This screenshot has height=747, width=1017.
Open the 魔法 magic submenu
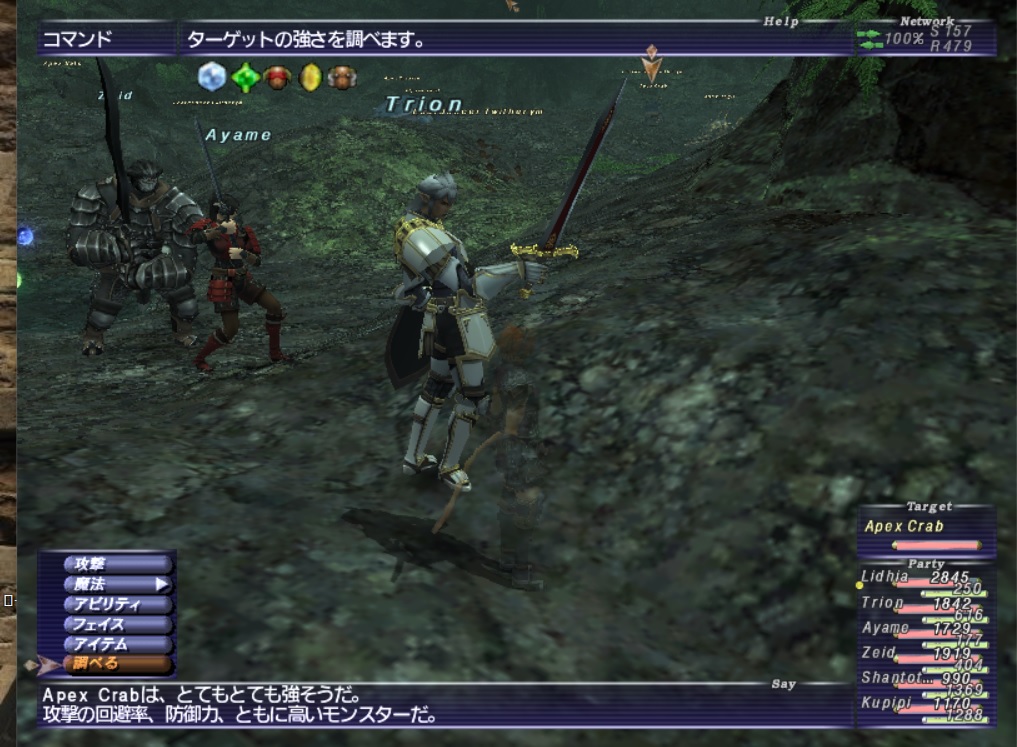pyautogui.click(x=110, y=585)
